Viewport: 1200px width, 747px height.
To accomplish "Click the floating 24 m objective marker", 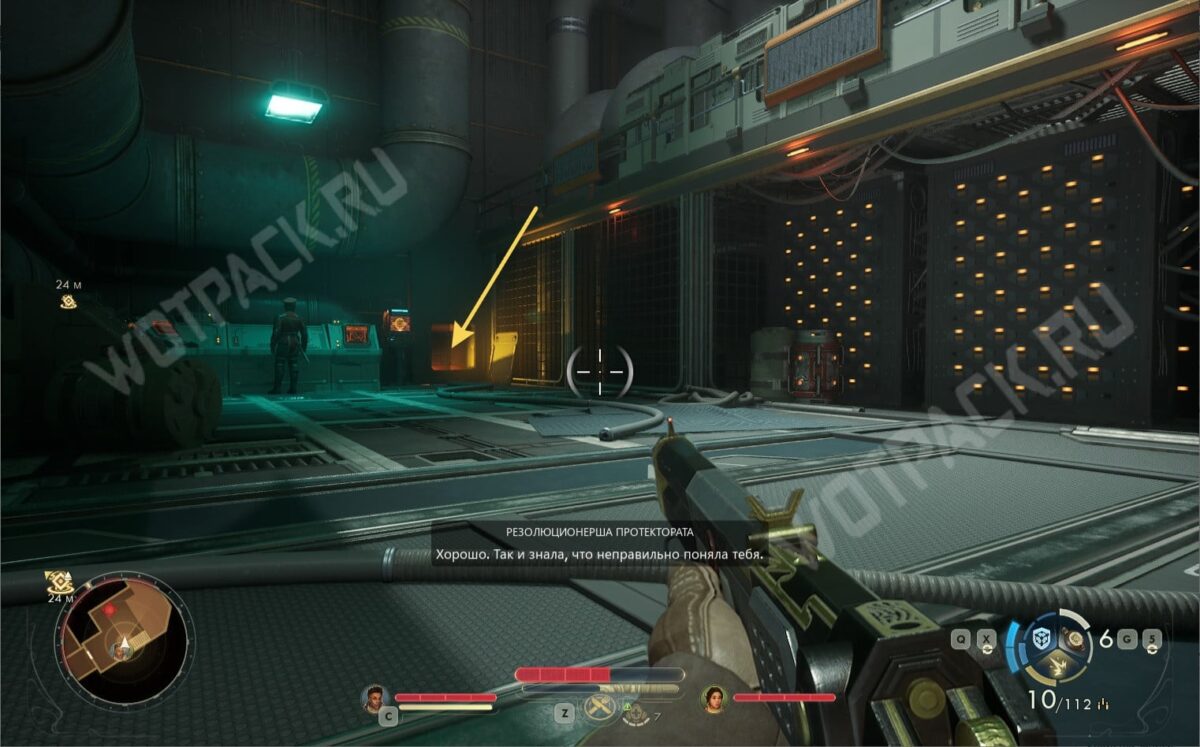I will click(68, 301).
